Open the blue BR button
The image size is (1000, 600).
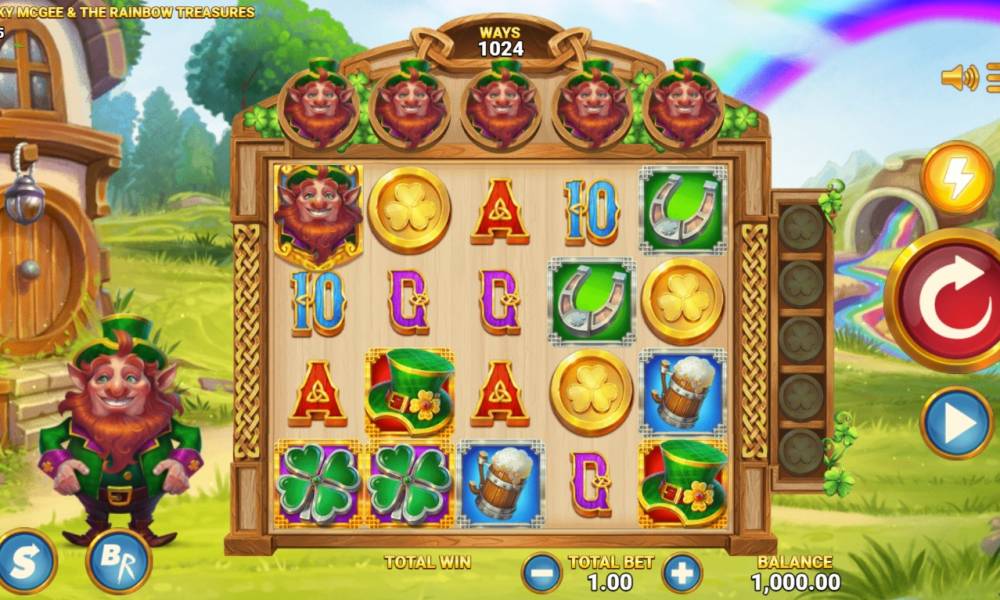118,562
